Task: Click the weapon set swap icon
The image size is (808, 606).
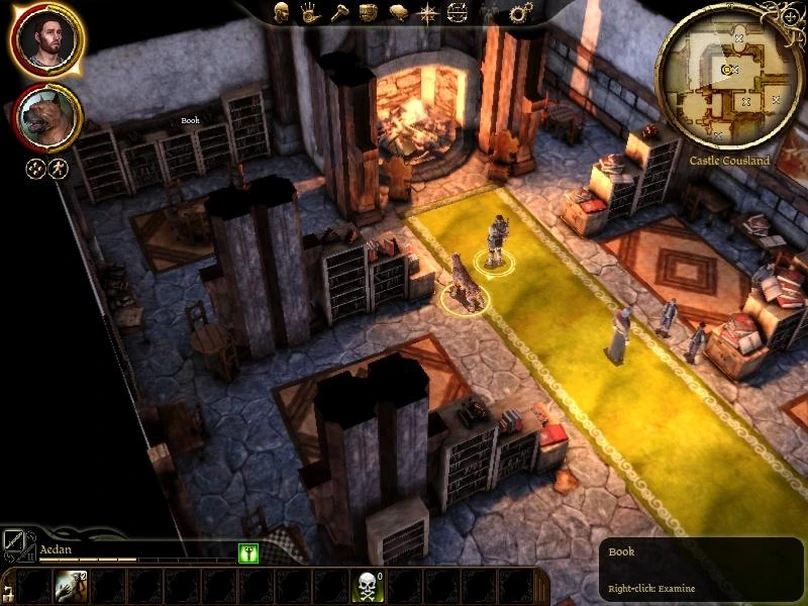Action: tap(17, 544)
